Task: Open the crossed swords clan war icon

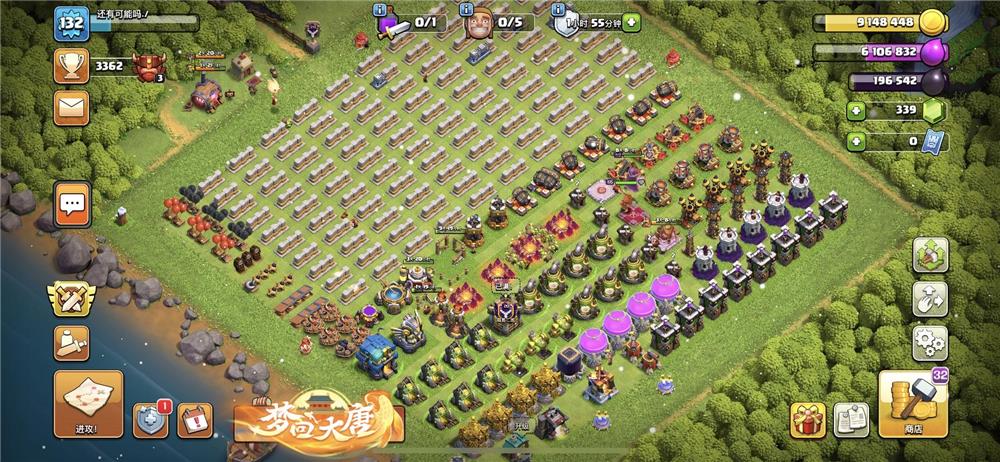Action: click(x=72, y=298)
